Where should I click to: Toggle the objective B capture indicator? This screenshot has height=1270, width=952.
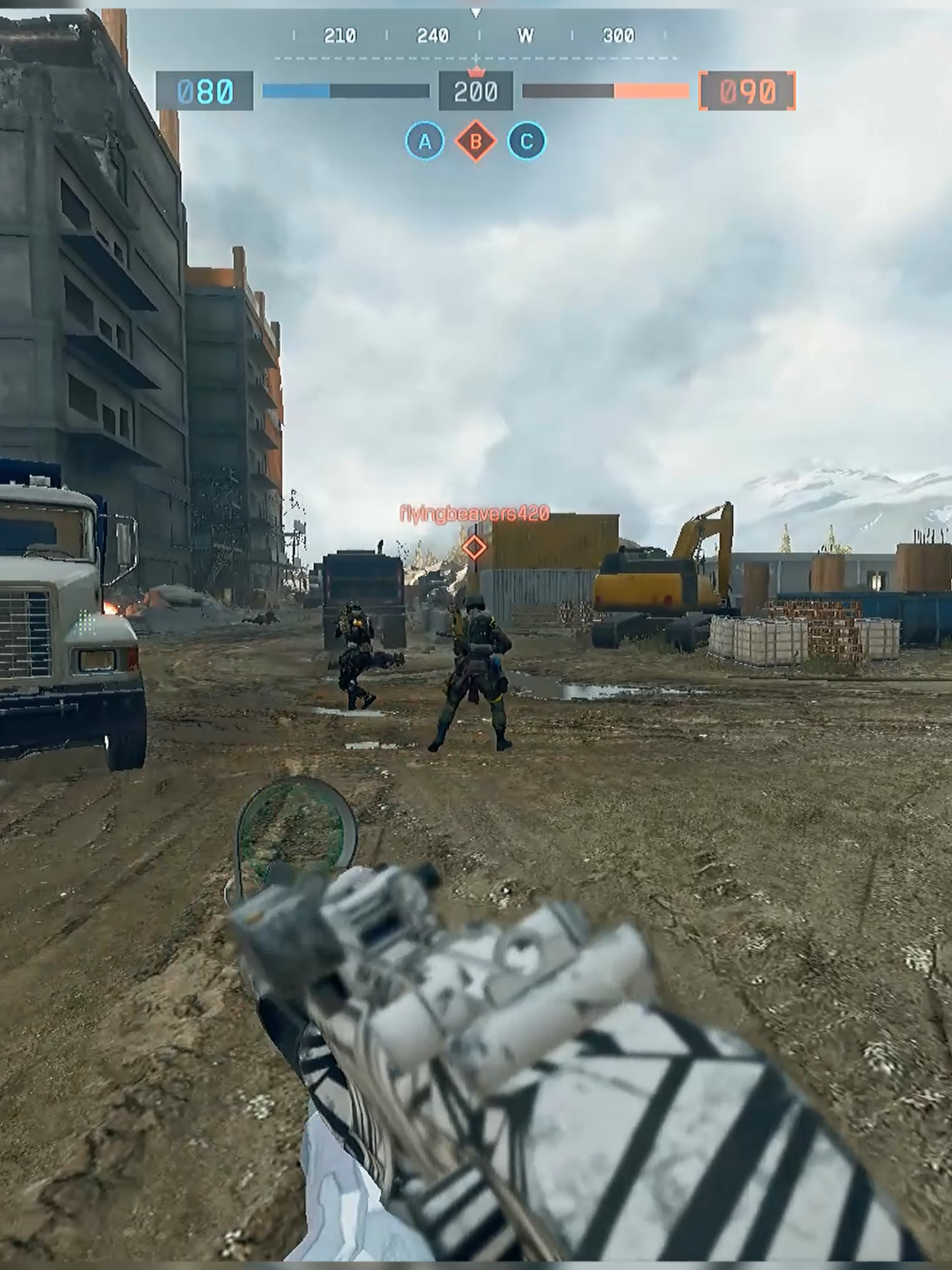[475, 141]
